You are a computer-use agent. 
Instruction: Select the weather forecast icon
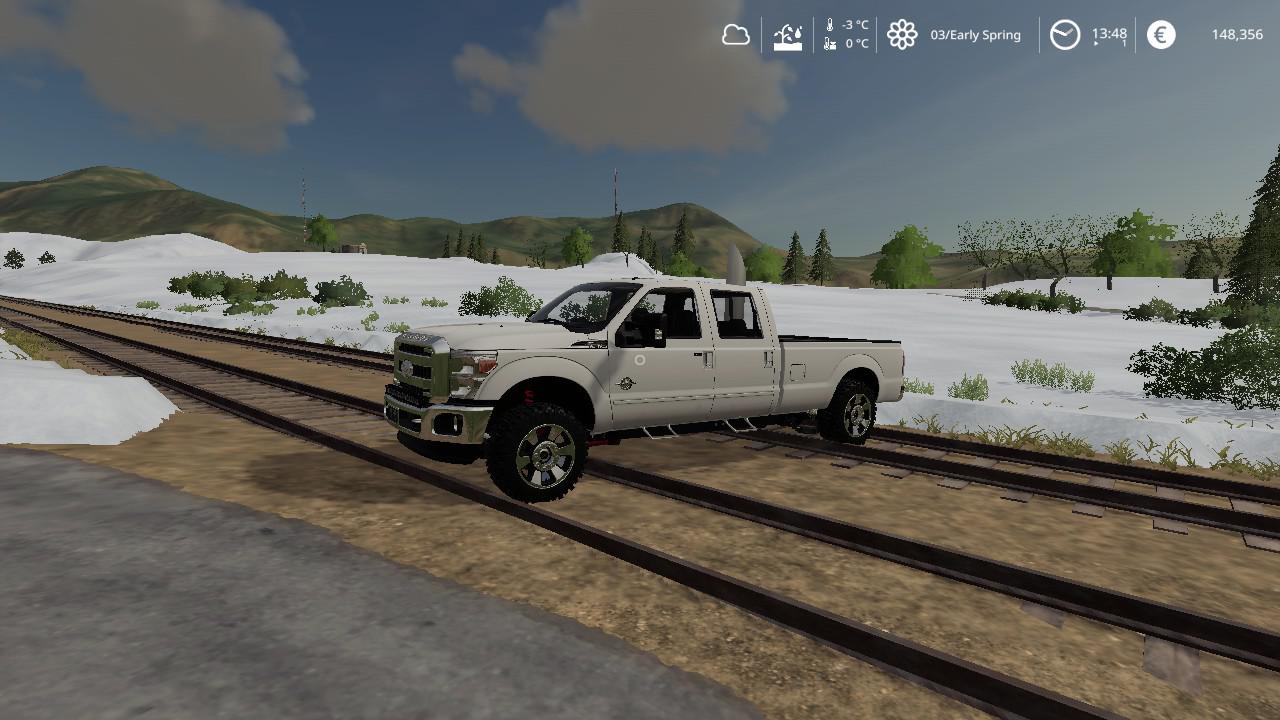[788, 36]
